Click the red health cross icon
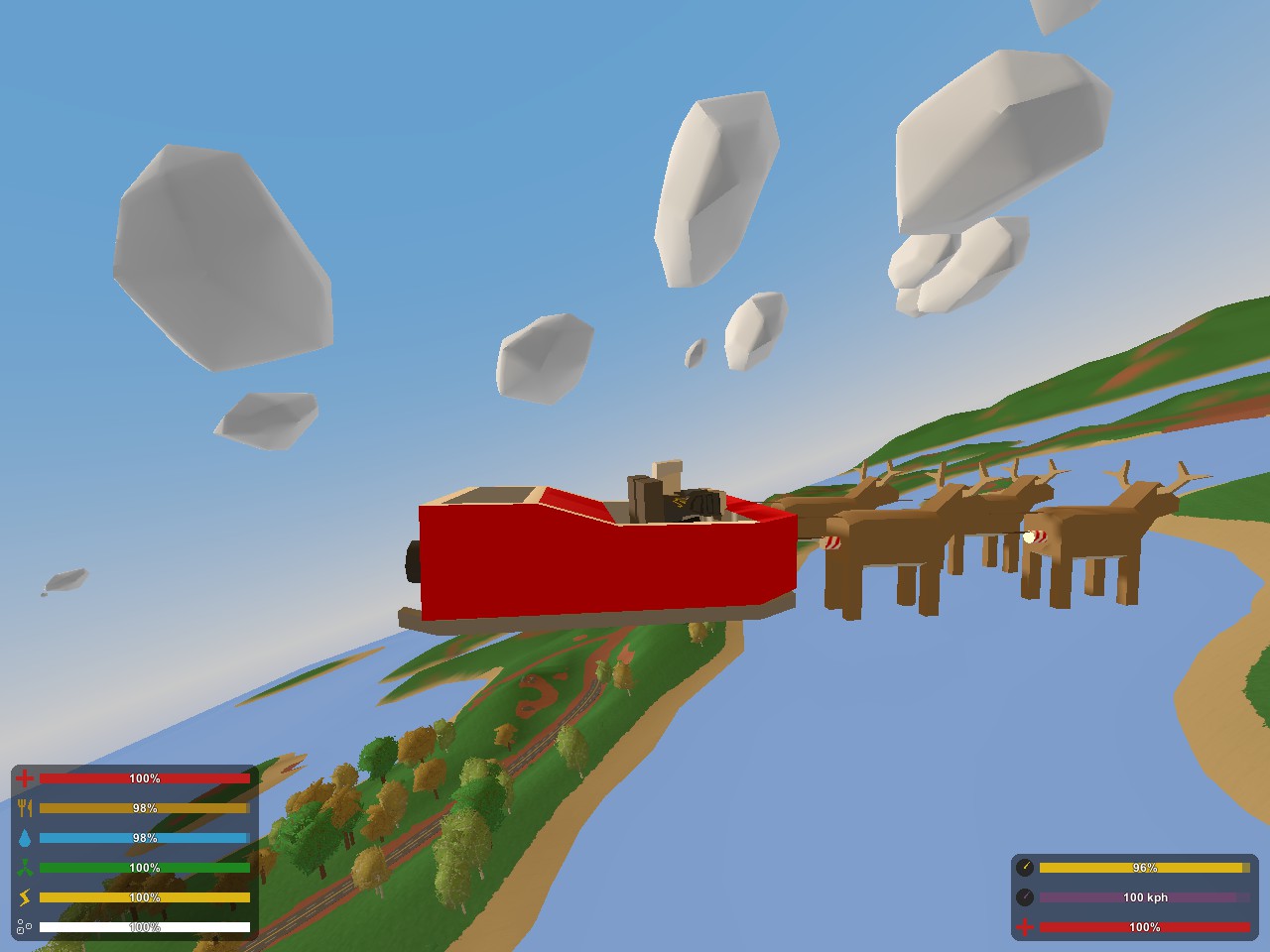The width and height of the screenshot is (1270, 952). click(x=25, y=778)
